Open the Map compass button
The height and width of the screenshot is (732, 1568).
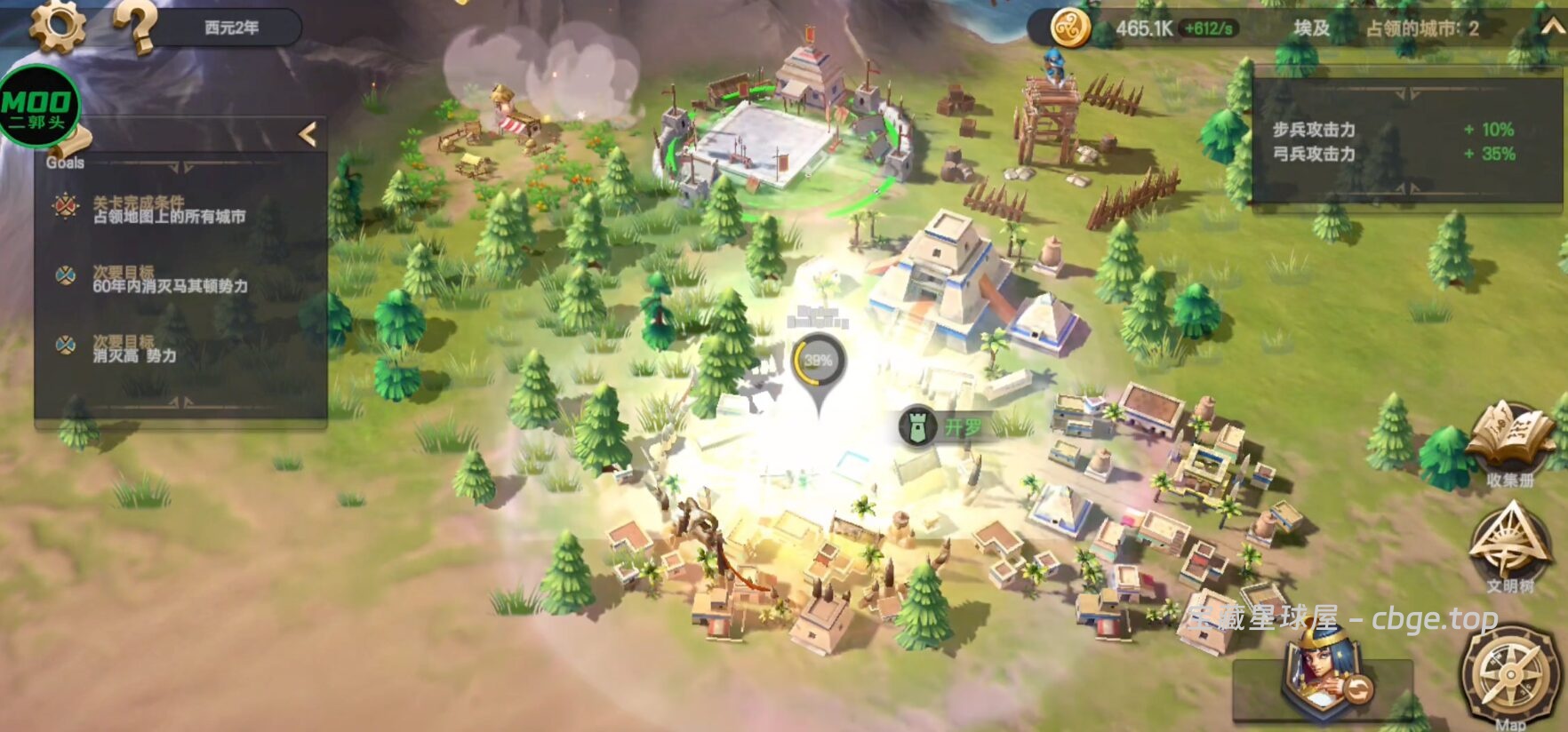point(1510,676)
